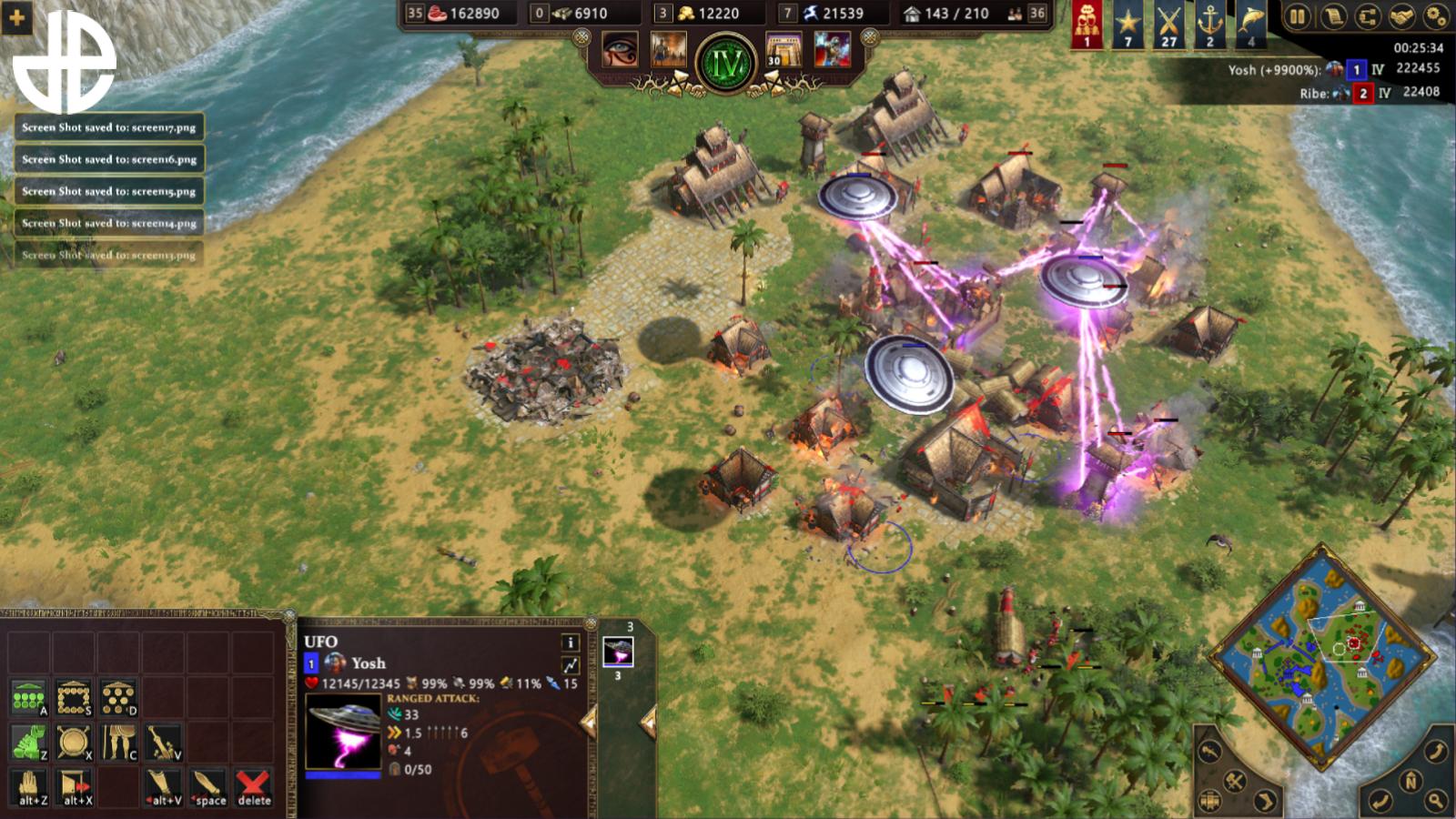This screenshot has height=819, width=1456.
Task: Choose the box formation command
Action: tap(73, 699)
